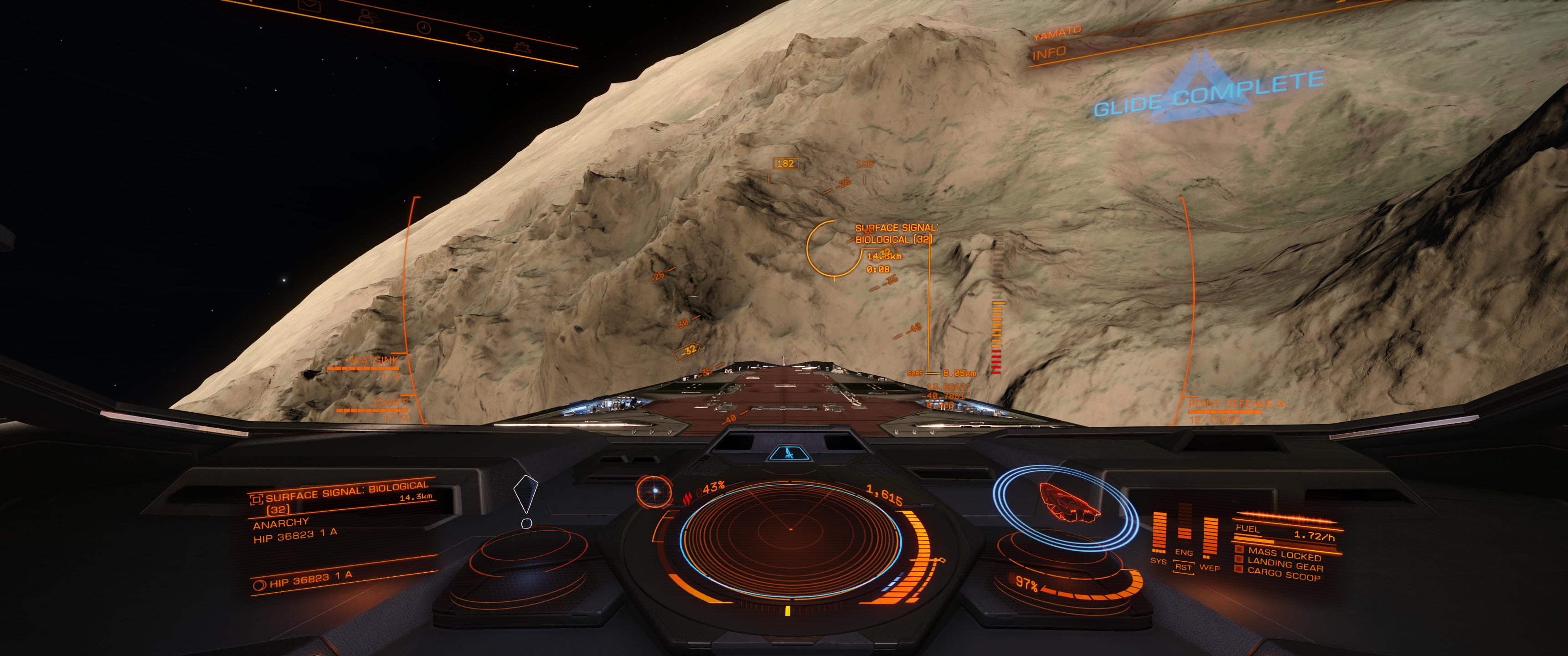This screenshot has width=1568, height=656.
Task: Open the clock history tab in comms
Action: pyautogui.click(x=423, y=27)
